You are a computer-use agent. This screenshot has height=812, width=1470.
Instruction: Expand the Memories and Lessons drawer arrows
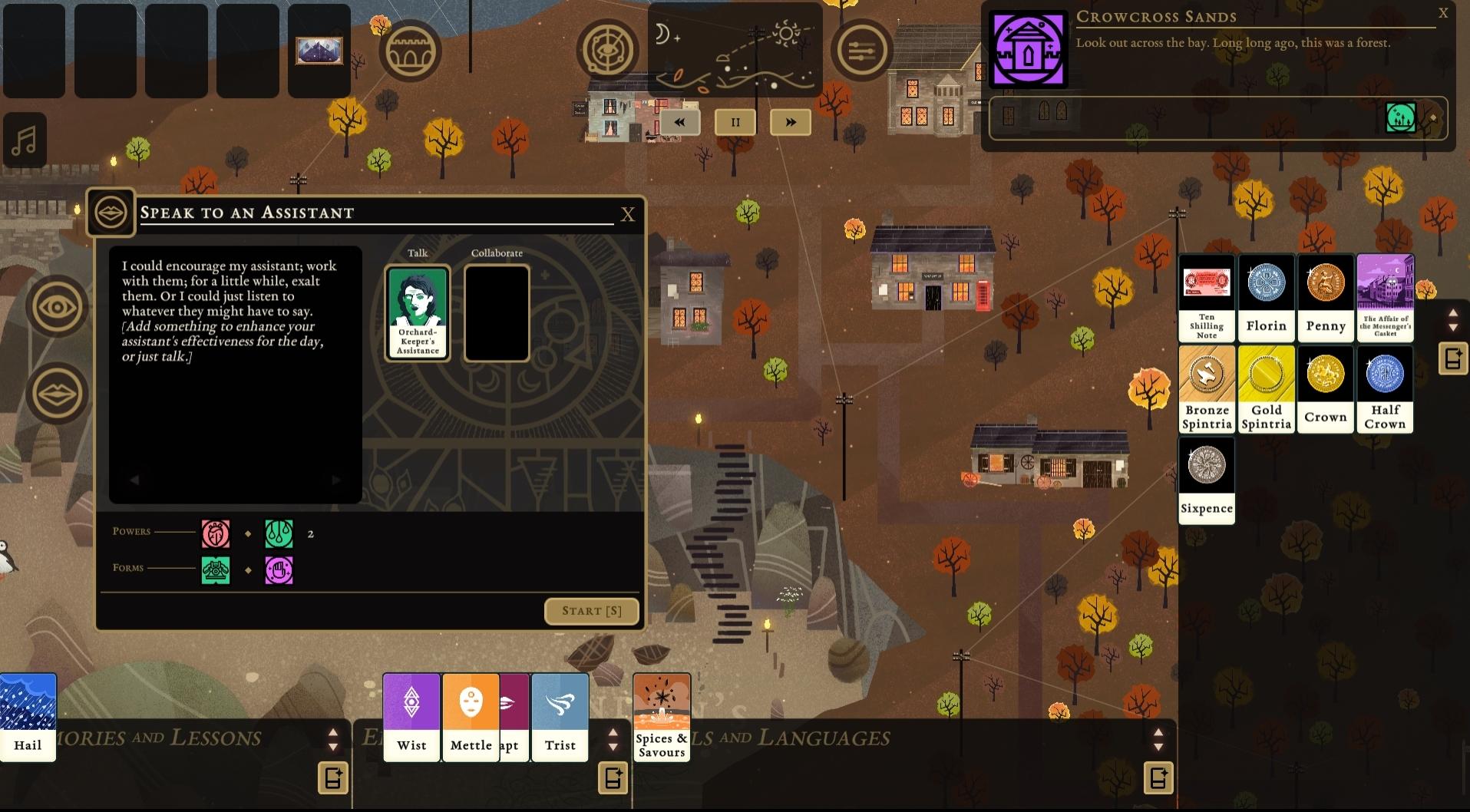[x=333, y=738]
